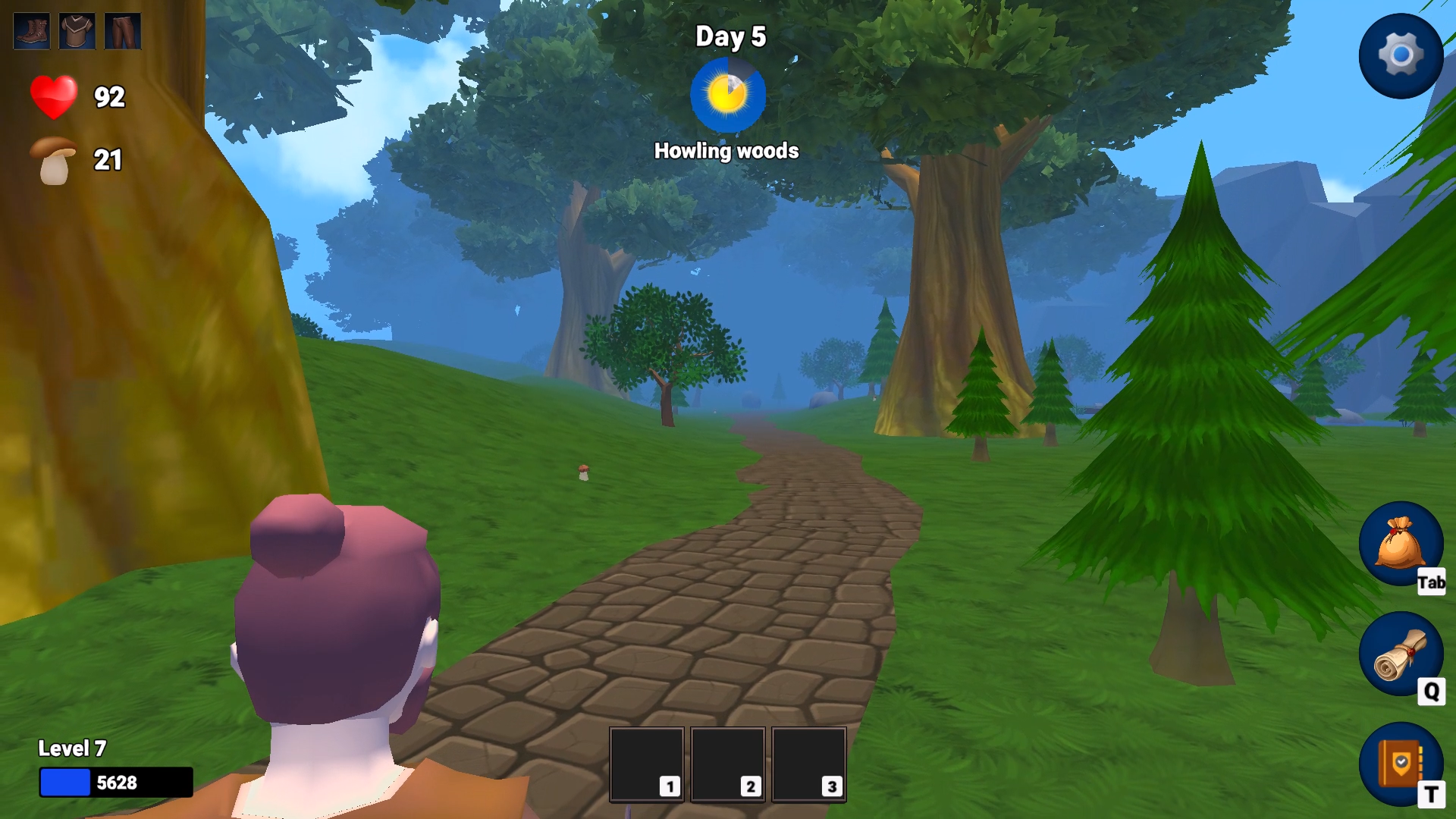Click the Level 7 text label
The width and height of the screenshot is (1456, 819).
pyautogui.click(x=72, y=747)
